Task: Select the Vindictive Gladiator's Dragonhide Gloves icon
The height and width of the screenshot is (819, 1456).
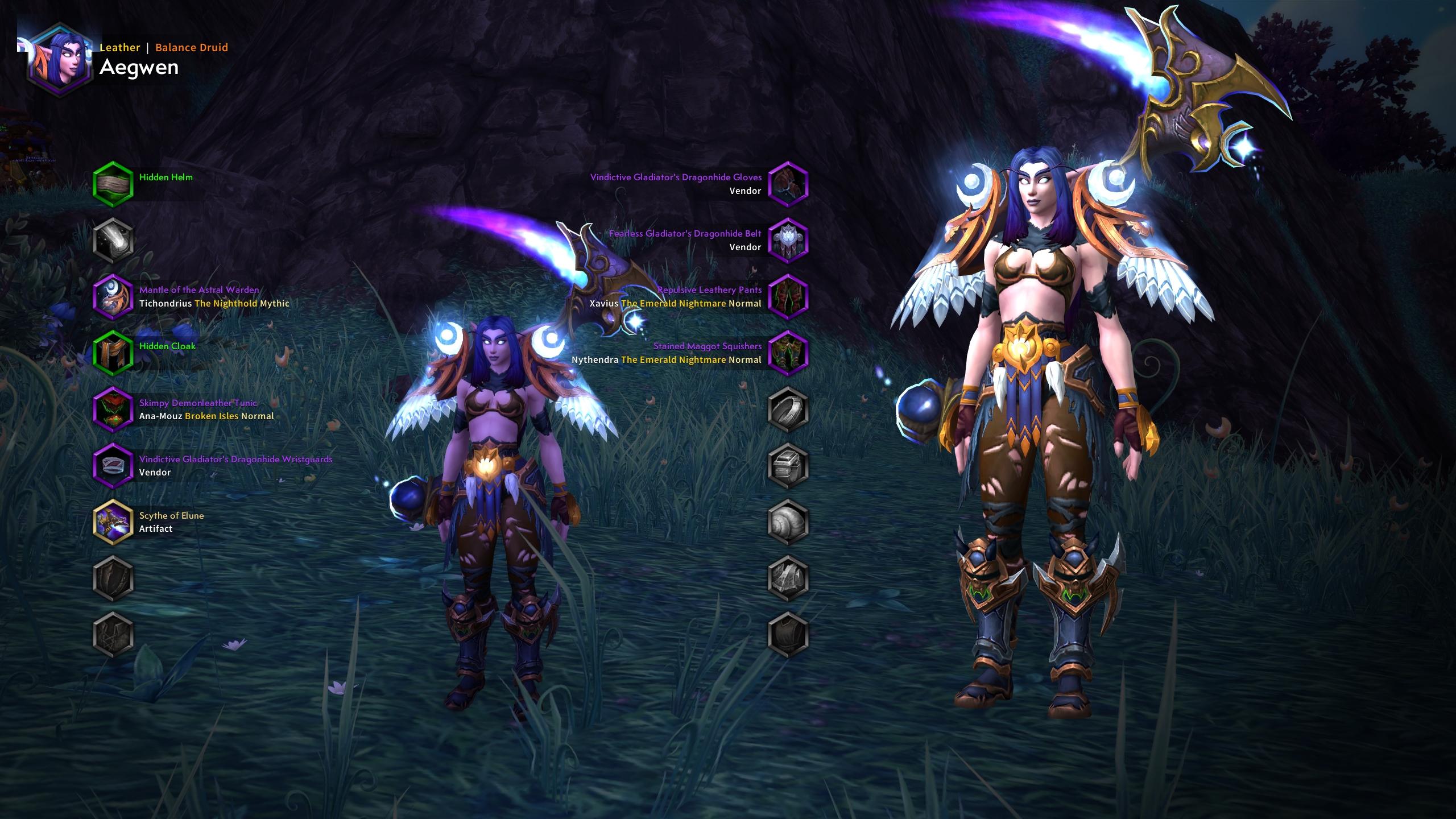Action: (x=789, y=184)
